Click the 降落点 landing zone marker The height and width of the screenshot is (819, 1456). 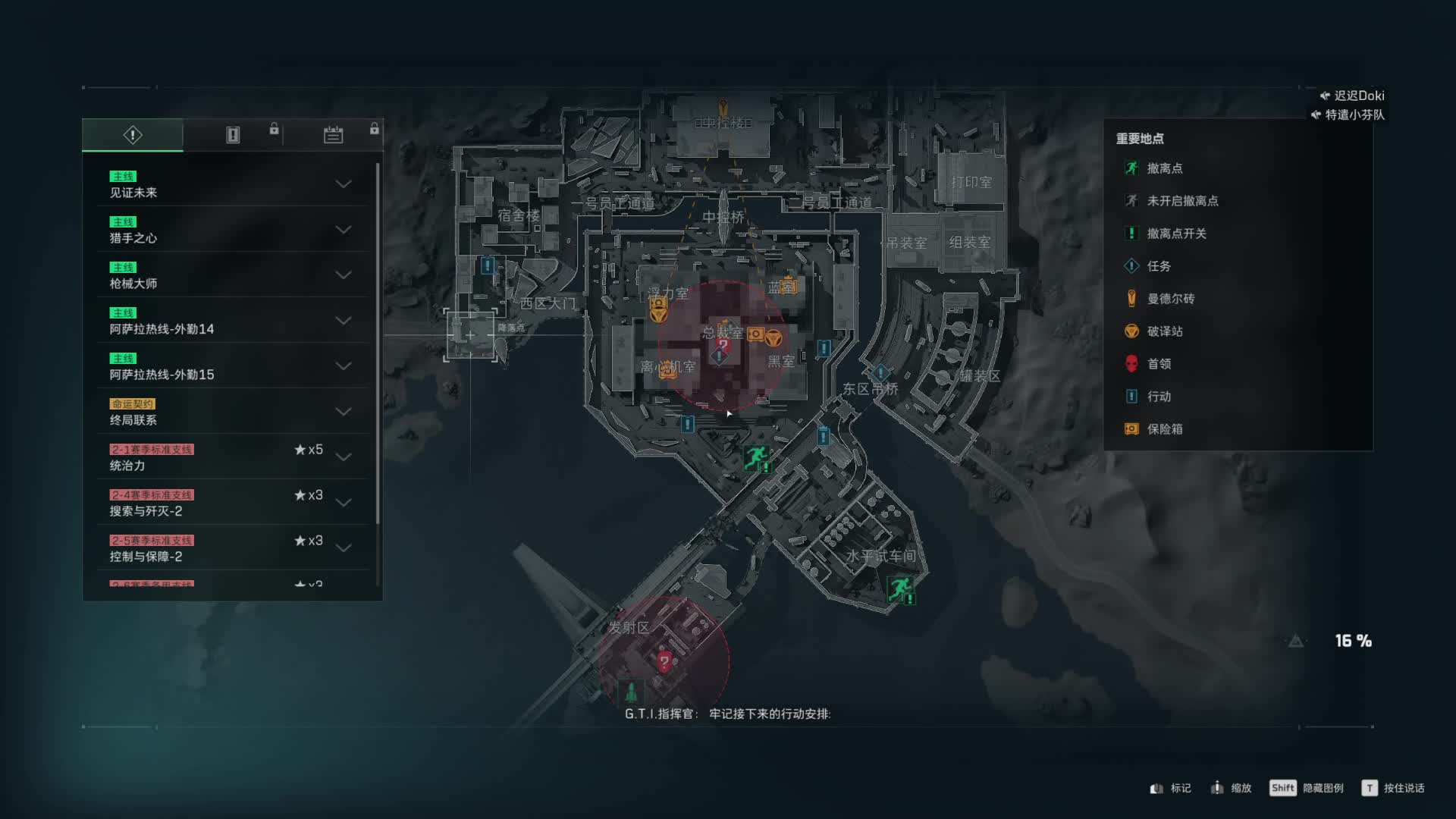(x=471, y=334)
